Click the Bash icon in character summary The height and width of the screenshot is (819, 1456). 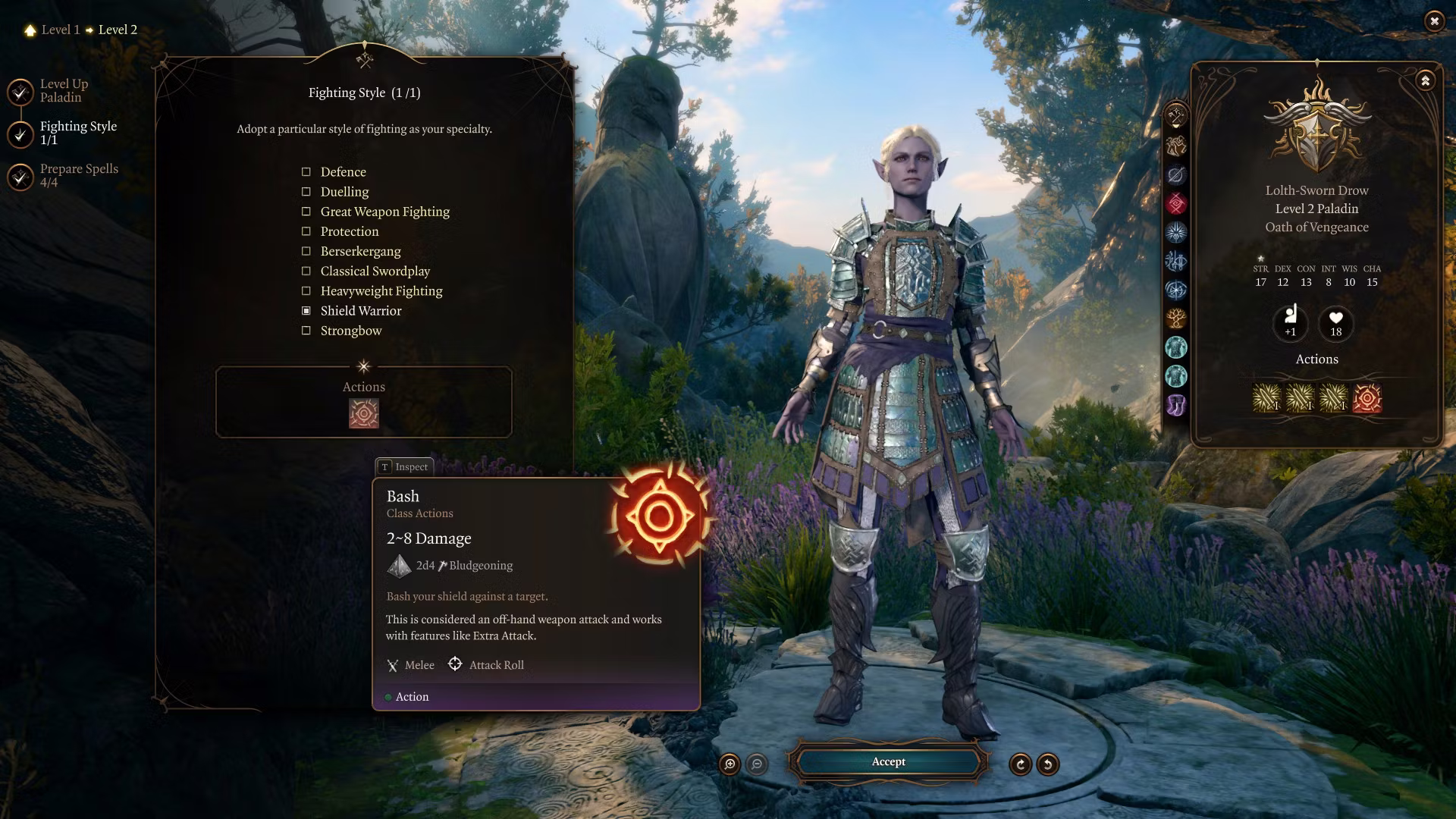click(x=1367, y=398)
